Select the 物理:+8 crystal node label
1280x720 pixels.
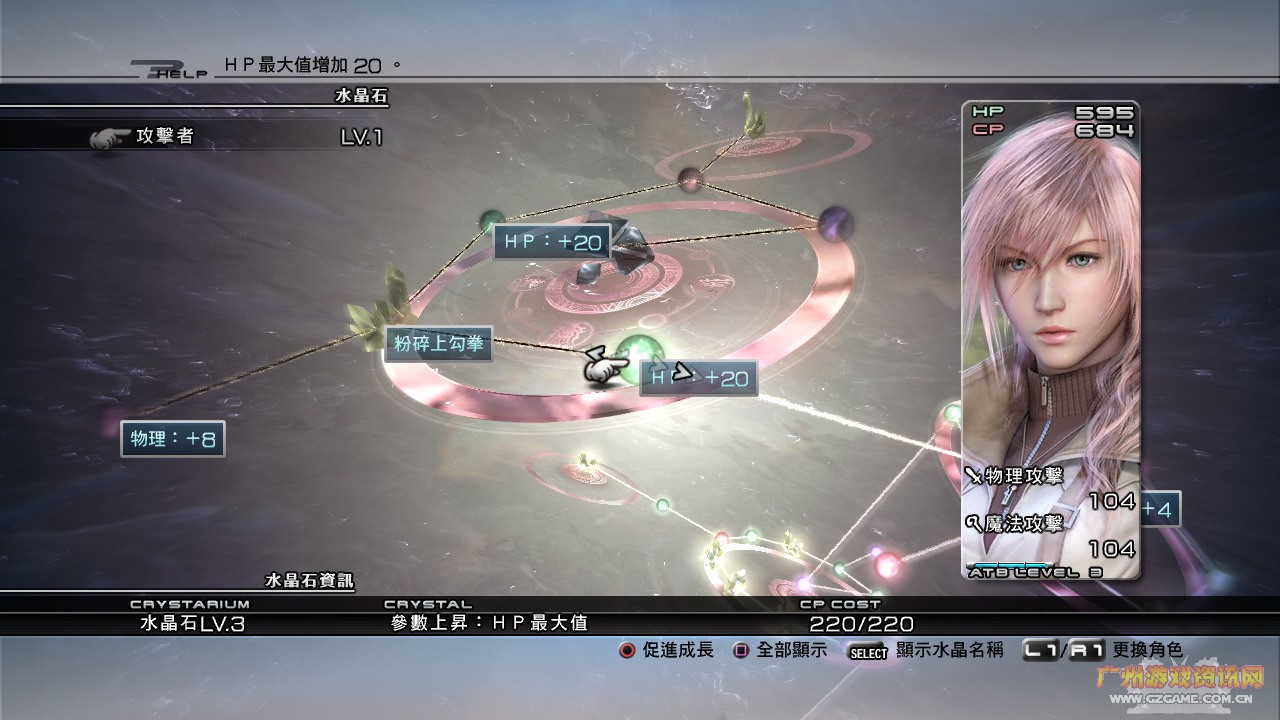(x=173, y=439)
